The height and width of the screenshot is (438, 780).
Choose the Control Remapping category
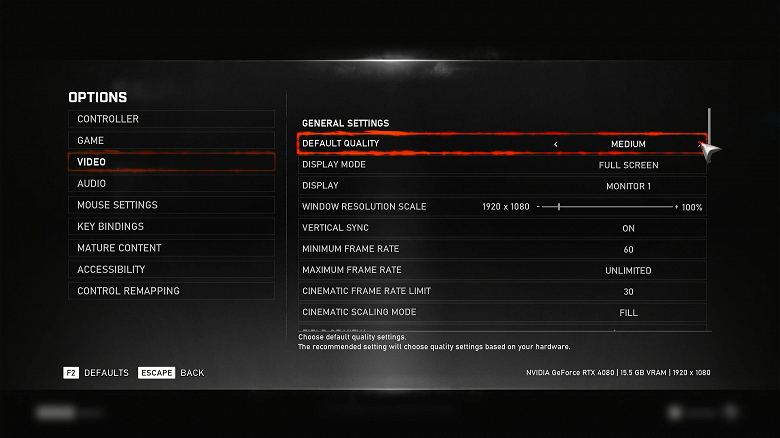click(x=170, y=291)
